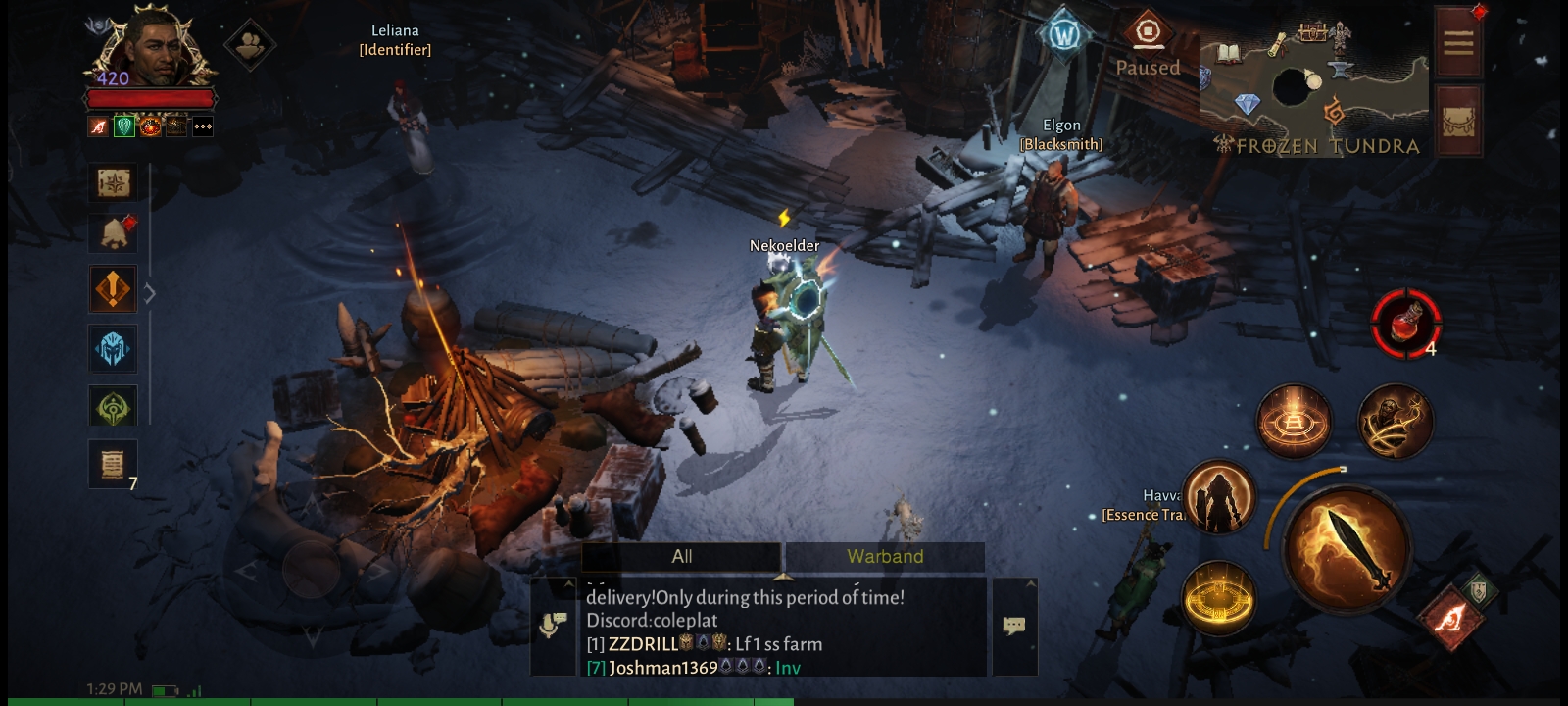Open the three-line main menu

click(1458, 42)
